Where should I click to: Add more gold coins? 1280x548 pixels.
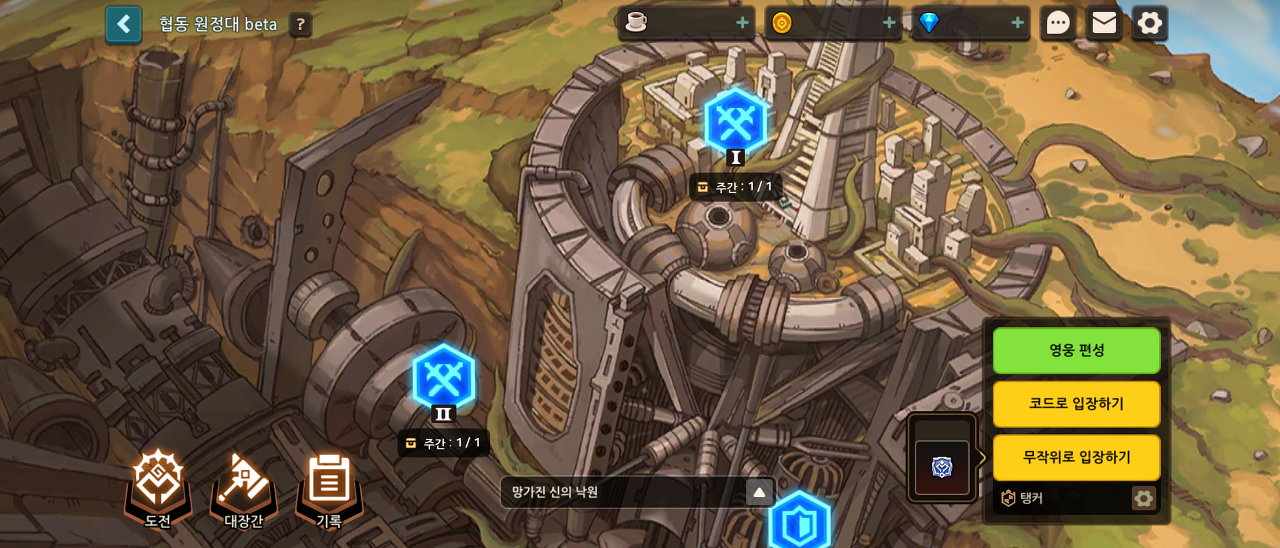[889, 23]
